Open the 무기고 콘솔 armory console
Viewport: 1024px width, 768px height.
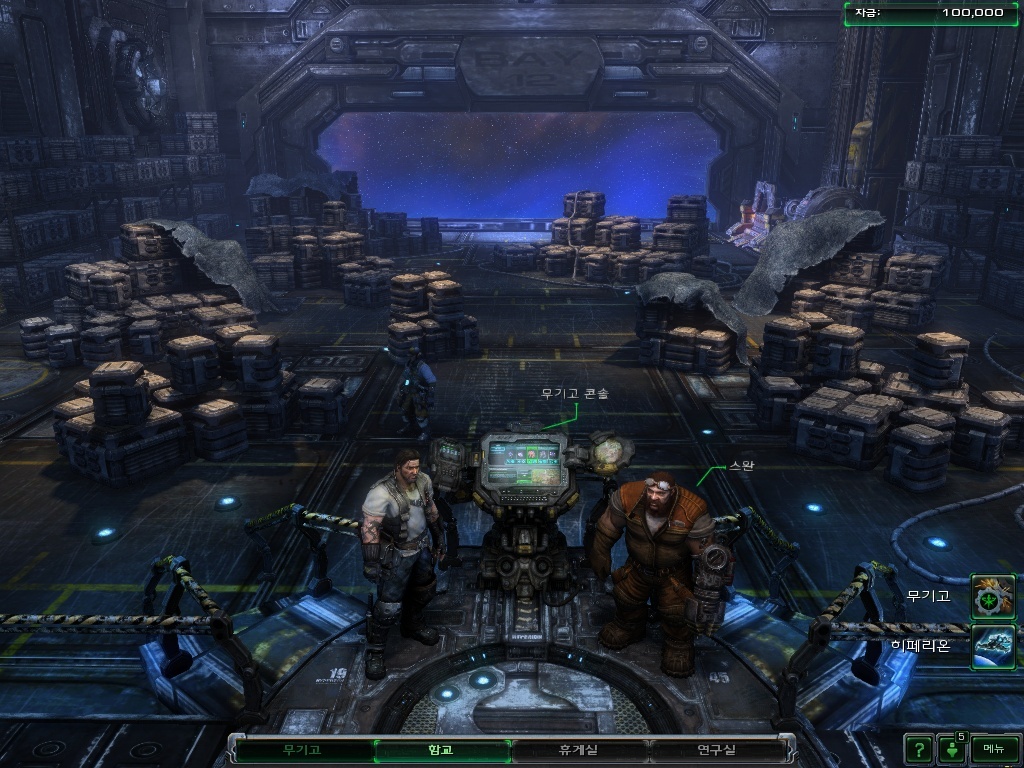coord(526,470)
